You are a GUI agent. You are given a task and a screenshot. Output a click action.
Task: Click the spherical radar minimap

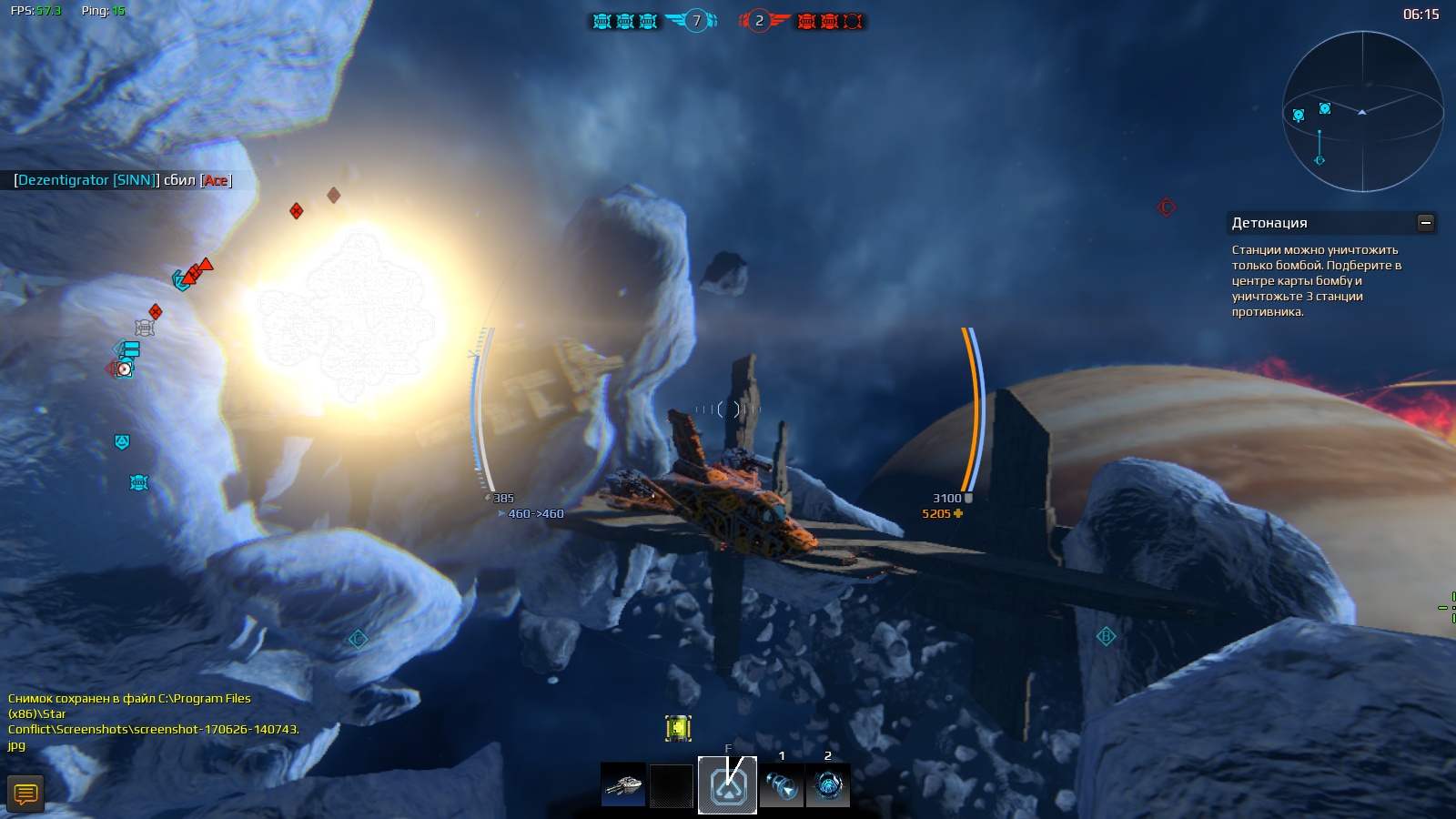(x=1362, y=111)
